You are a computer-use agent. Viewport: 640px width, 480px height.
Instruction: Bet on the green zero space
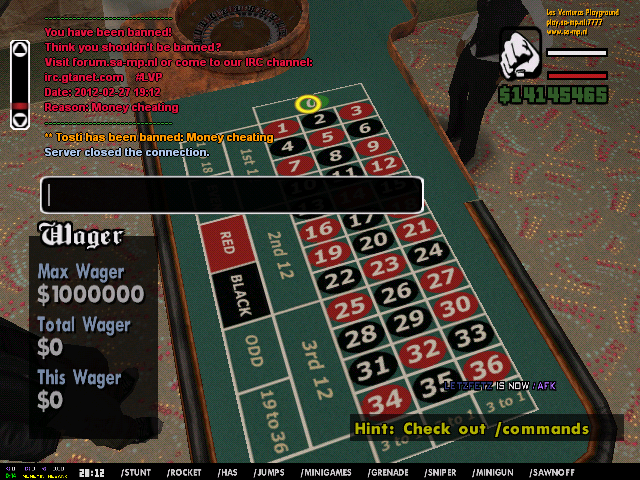(309, 102)
